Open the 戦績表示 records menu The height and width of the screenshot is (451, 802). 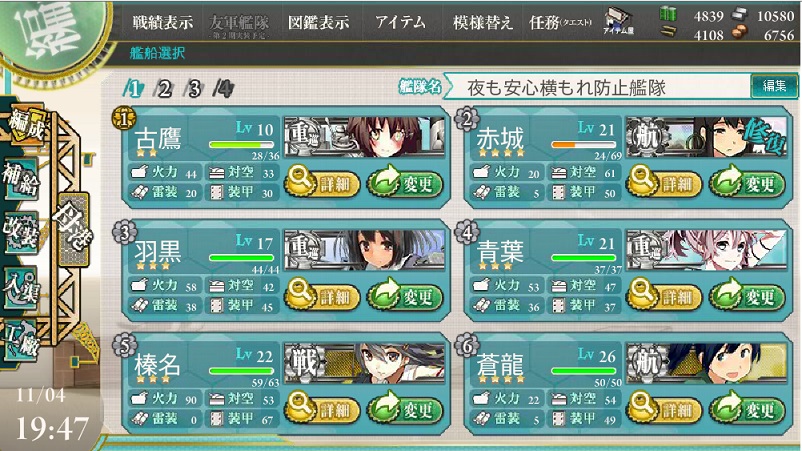163,22
